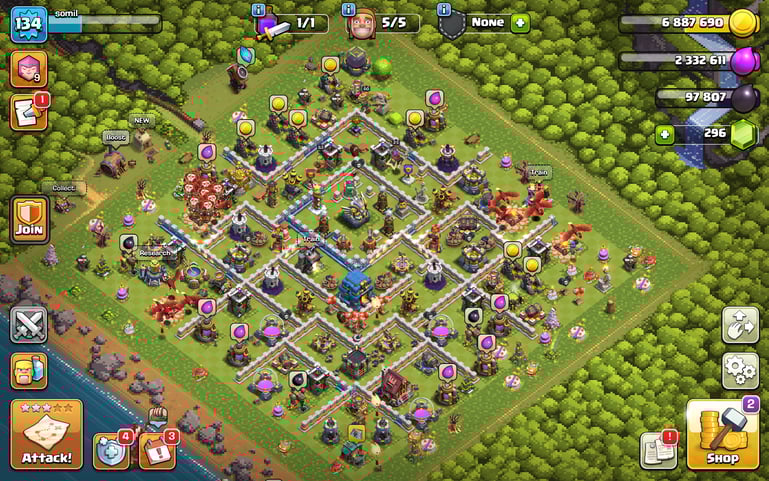The image size is (769, 481).
Task: Show the 1/1 laboratory info icon
Action: [259, 9]
